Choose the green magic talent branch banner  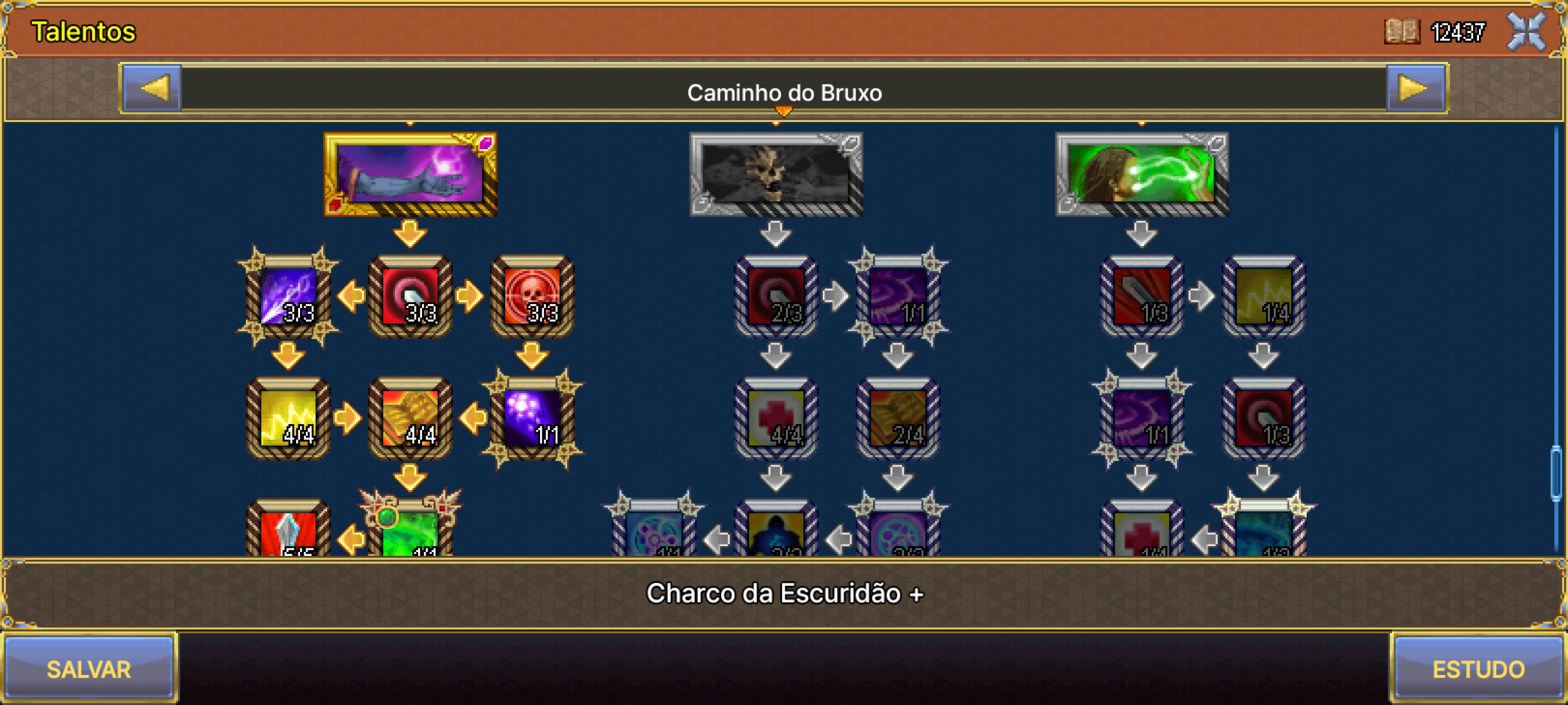pyautogui.click(x=1141, y=174)
